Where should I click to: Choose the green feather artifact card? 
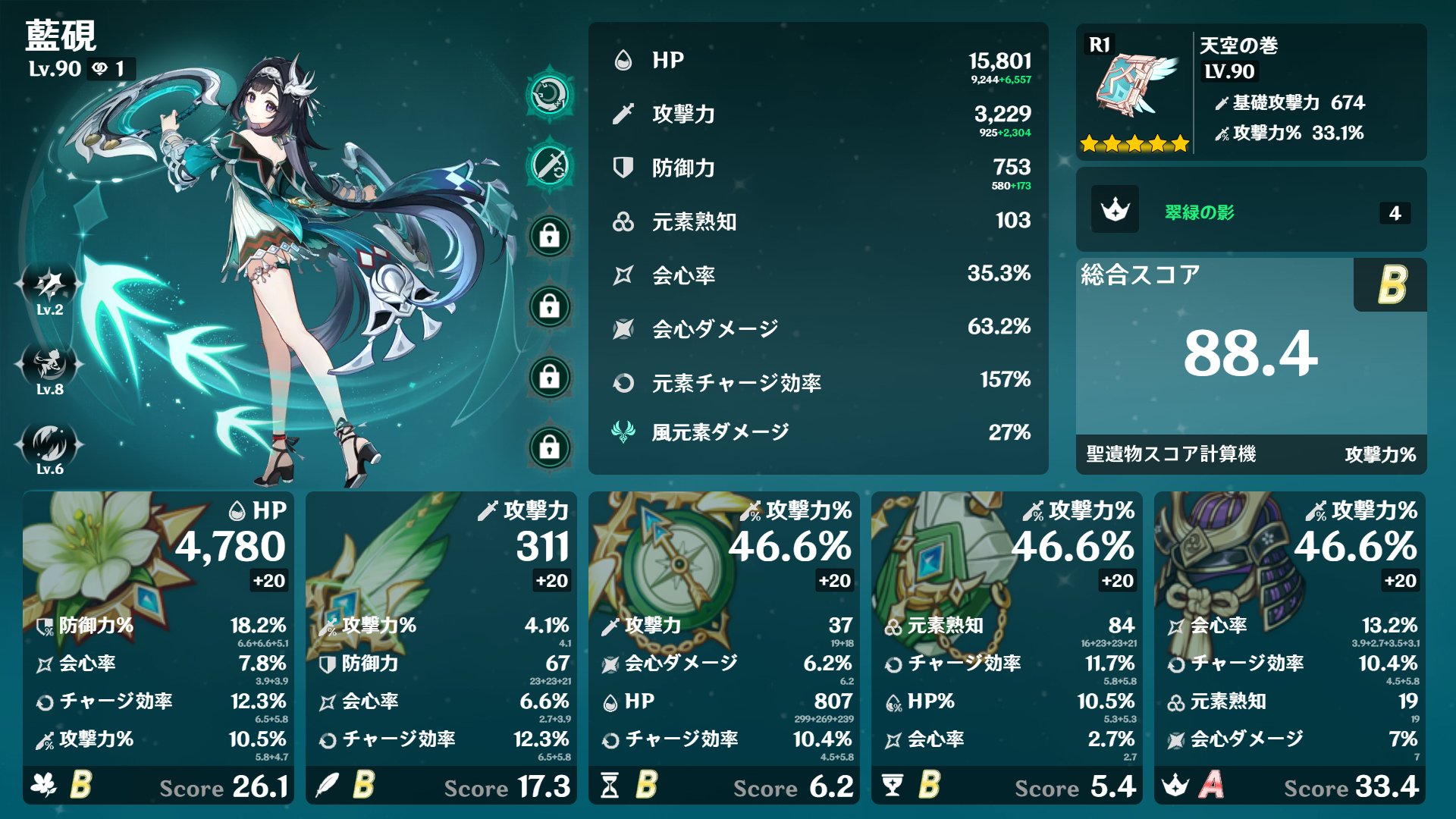tap(441, 647)
